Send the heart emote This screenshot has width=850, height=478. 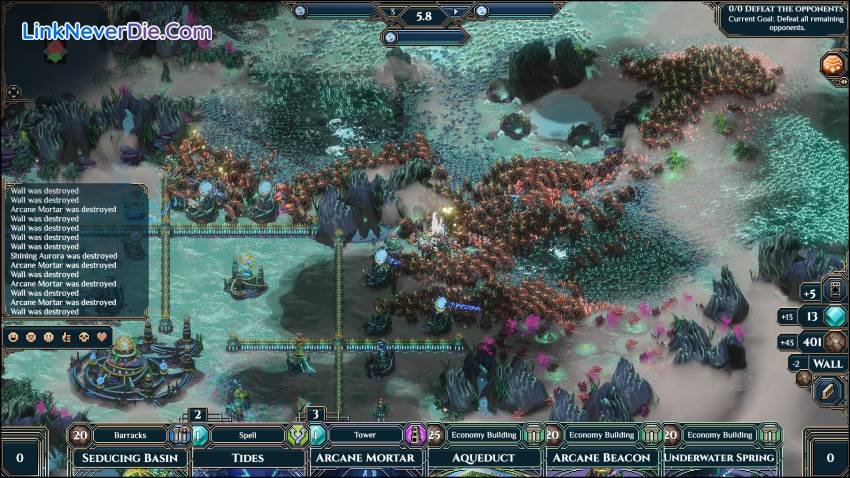tap(102, 337)
